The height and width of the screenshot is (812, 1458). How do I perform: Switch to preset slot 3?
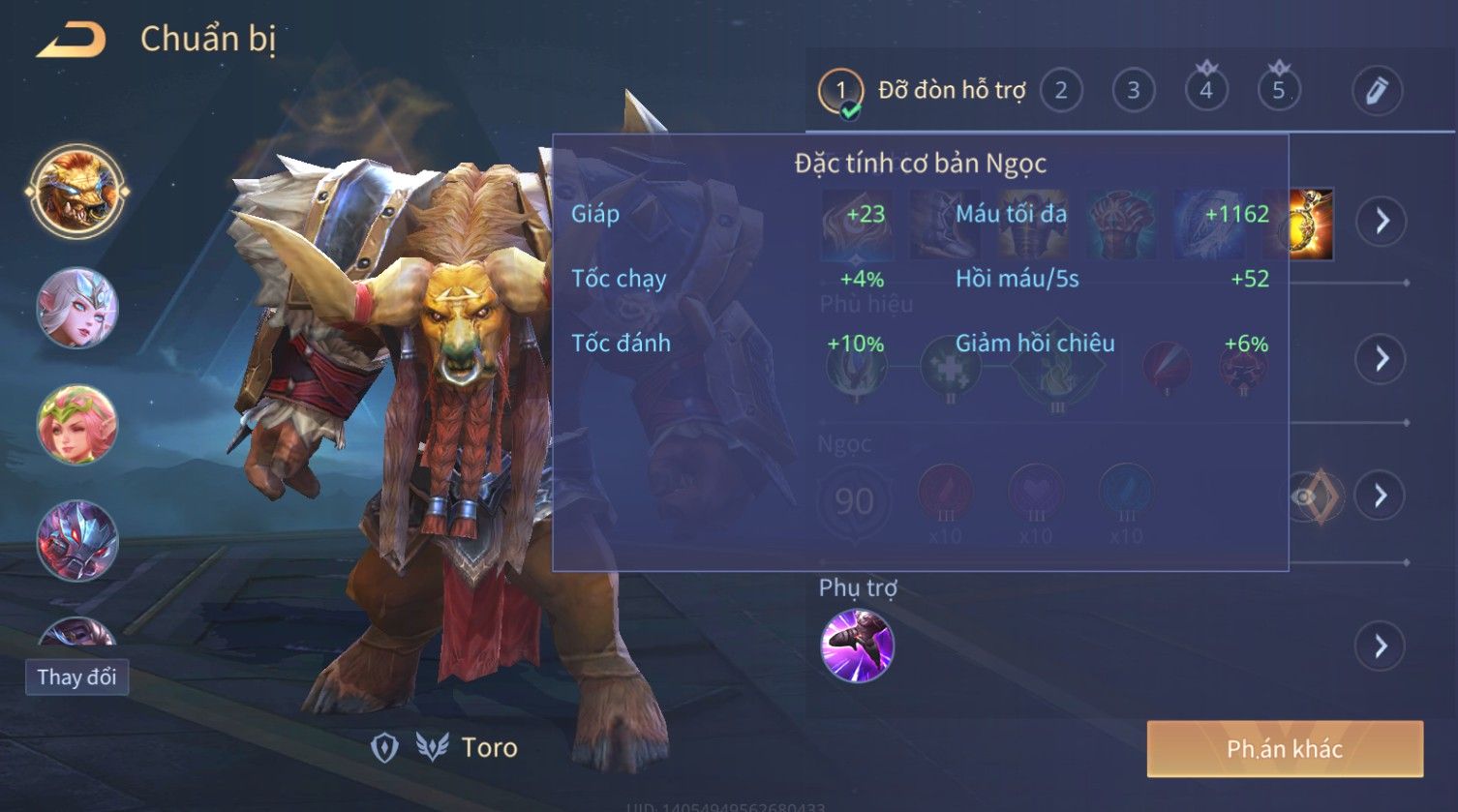coord(1133,91)
